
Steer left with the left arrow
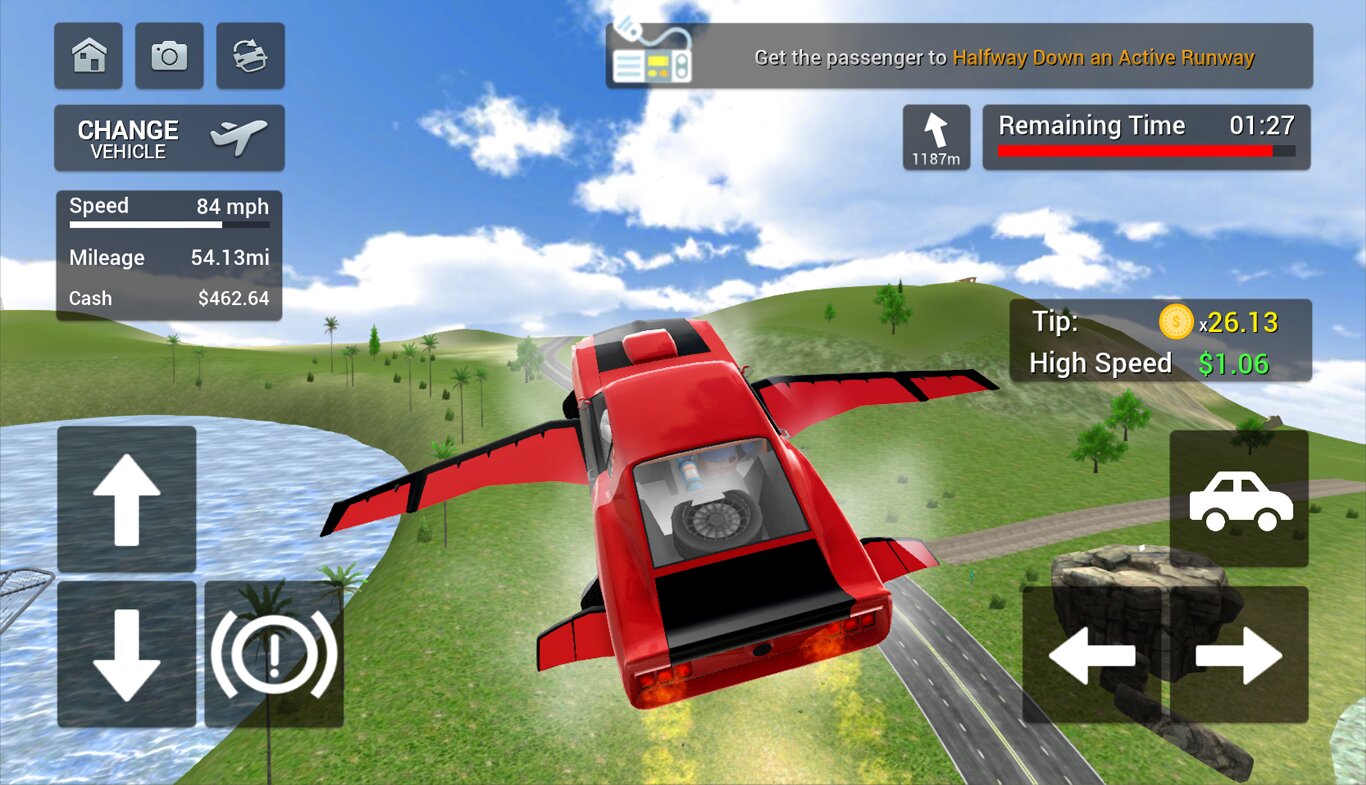click(x=1092, y=655)
